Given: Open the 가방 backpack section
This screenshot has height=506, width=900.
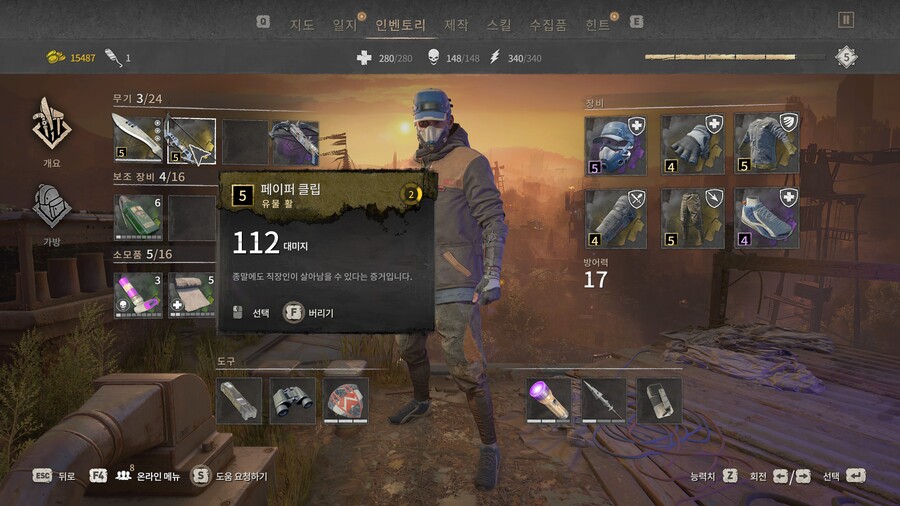Looking at the screenshot, I should 52,212.
